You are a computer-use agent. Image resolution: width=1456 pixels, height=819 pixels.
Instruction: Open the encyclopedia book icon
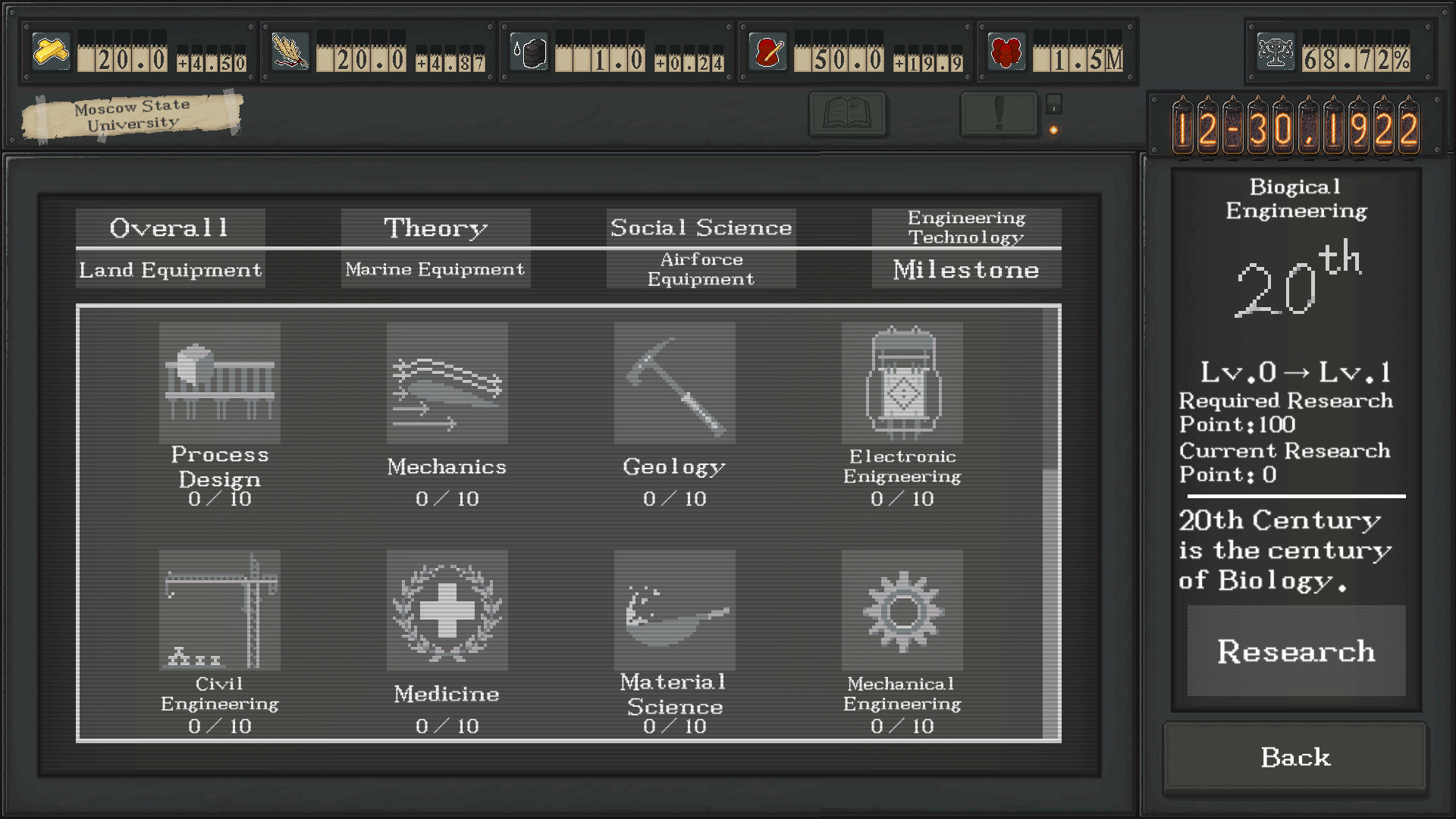(x=847, y=114)
